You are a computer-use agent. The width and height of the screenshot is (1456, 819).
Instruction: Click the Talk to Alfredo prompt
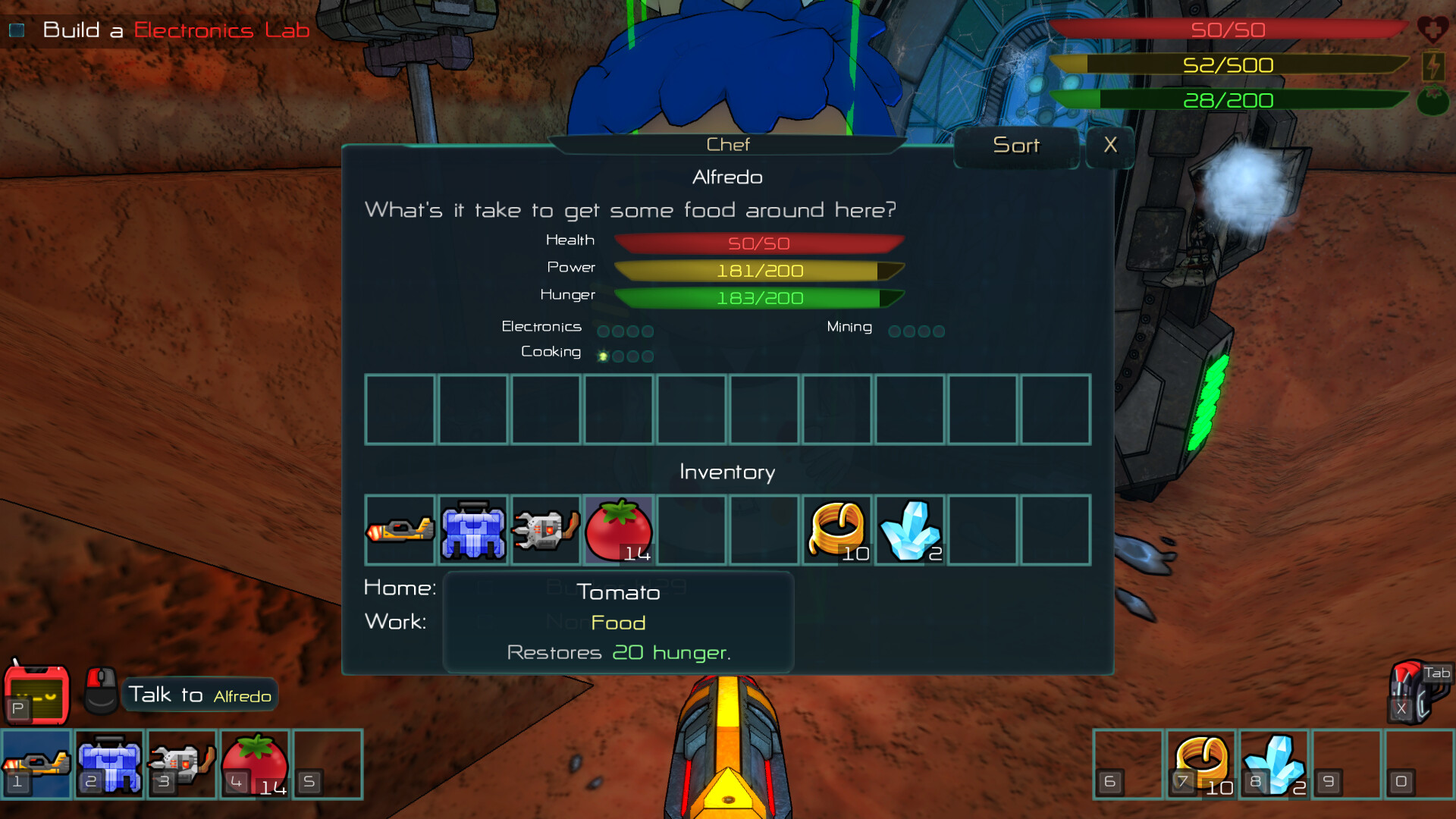click(199, 694)
